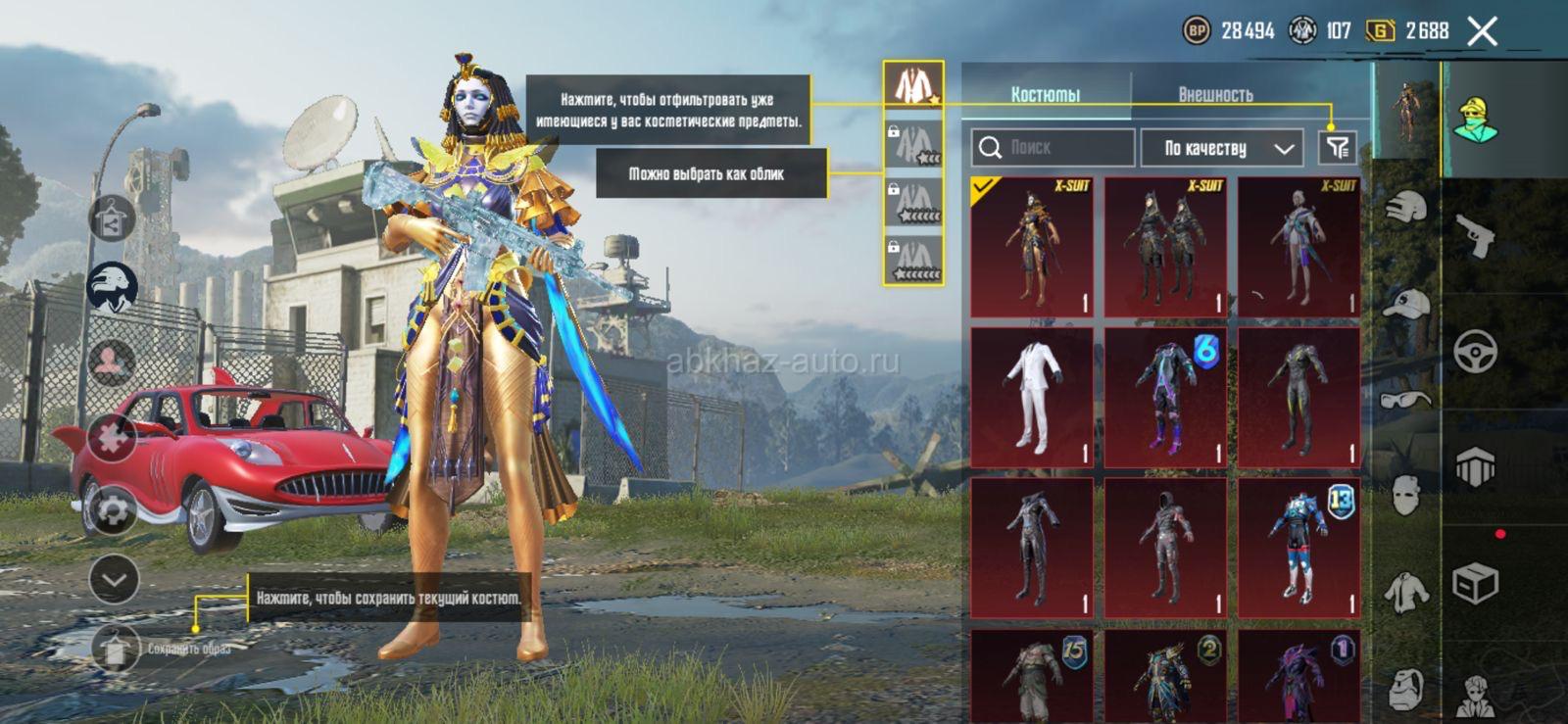Open the face mask category
Image resolution: width=1568 pixels, height=724 pixels.
coord(1405,496)
